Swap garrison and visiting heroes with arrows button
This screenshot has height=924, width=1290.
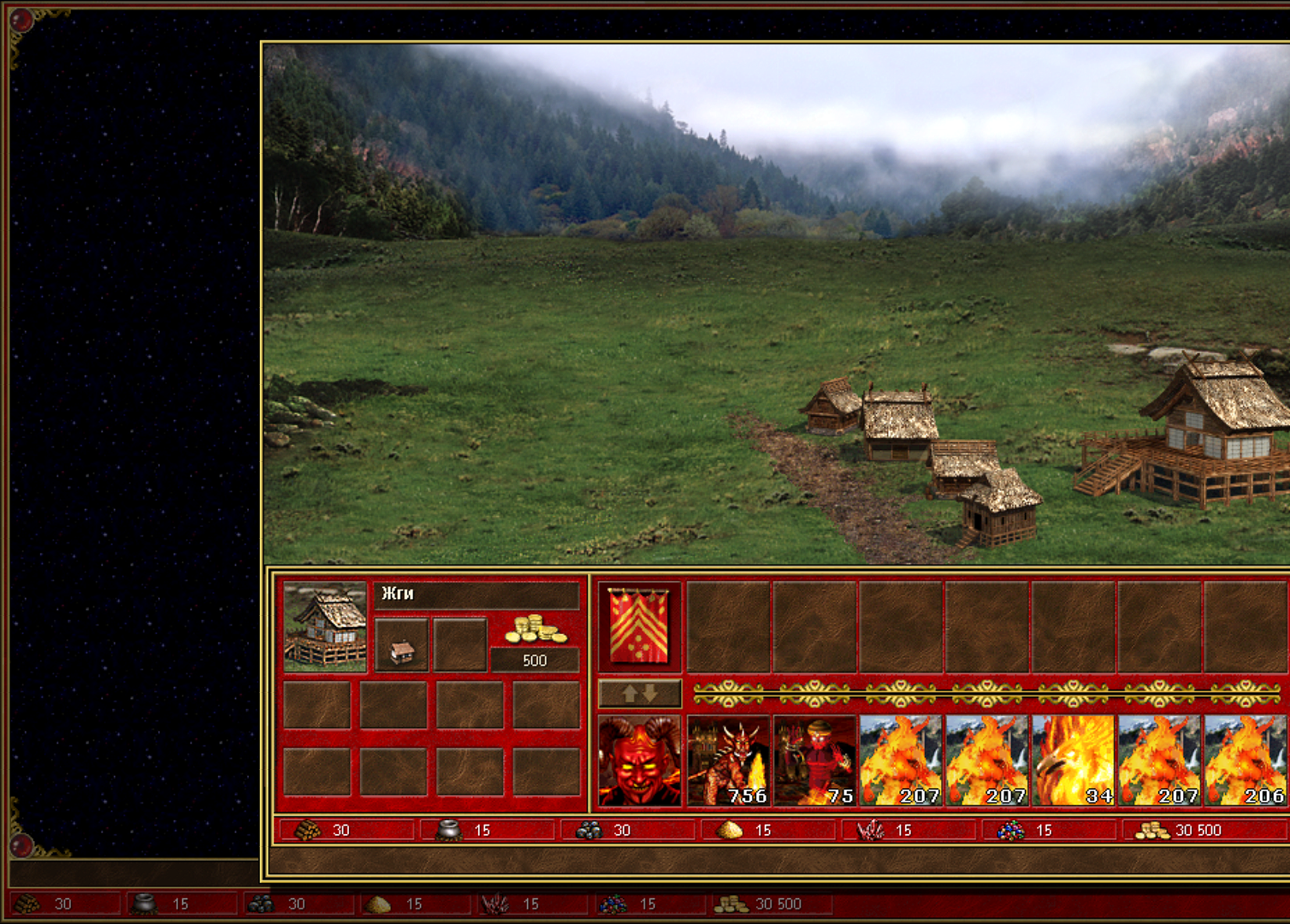639,693
